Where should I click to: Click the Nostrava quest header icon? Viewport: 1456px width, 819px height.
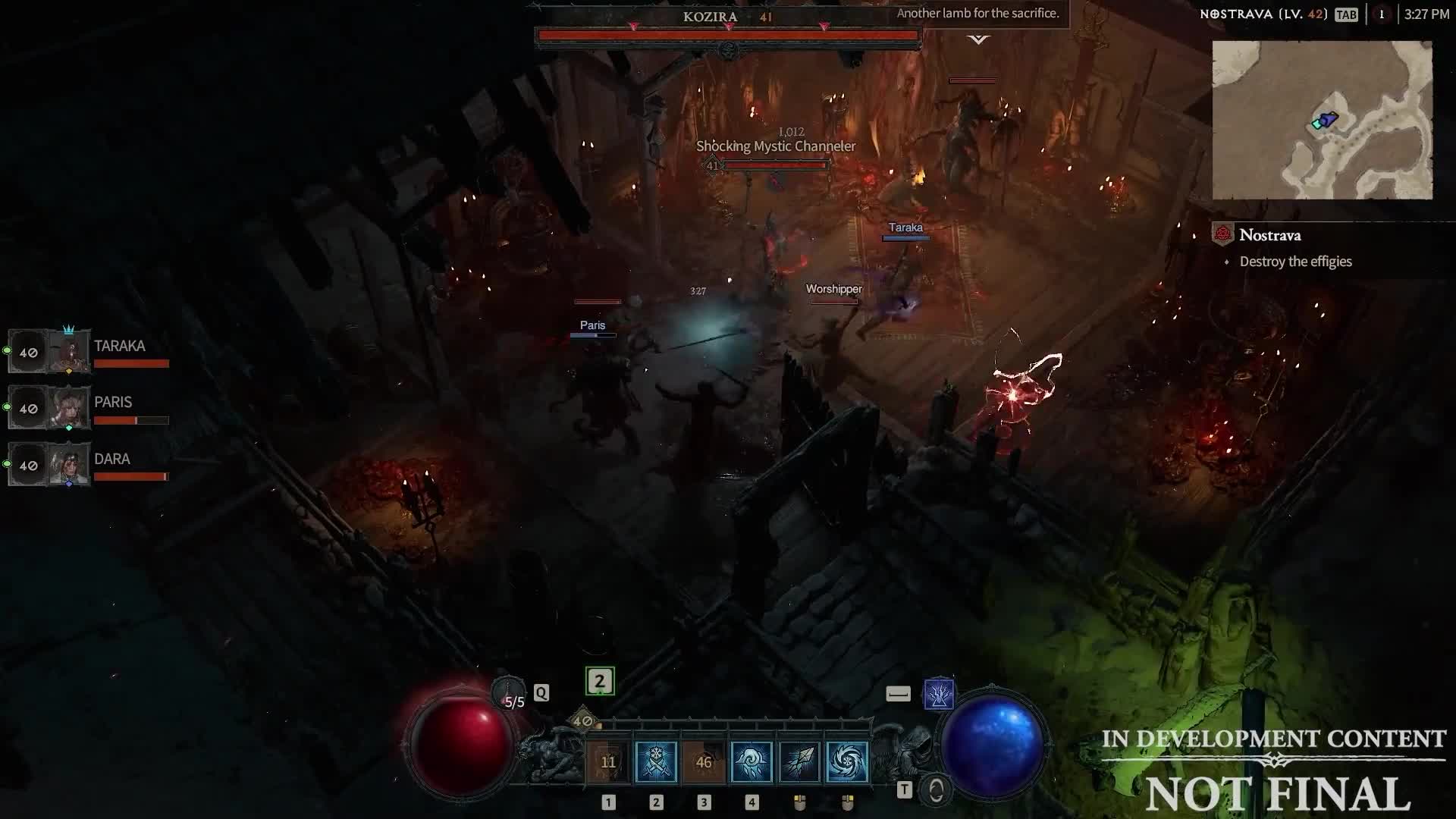pos(1222,235)
